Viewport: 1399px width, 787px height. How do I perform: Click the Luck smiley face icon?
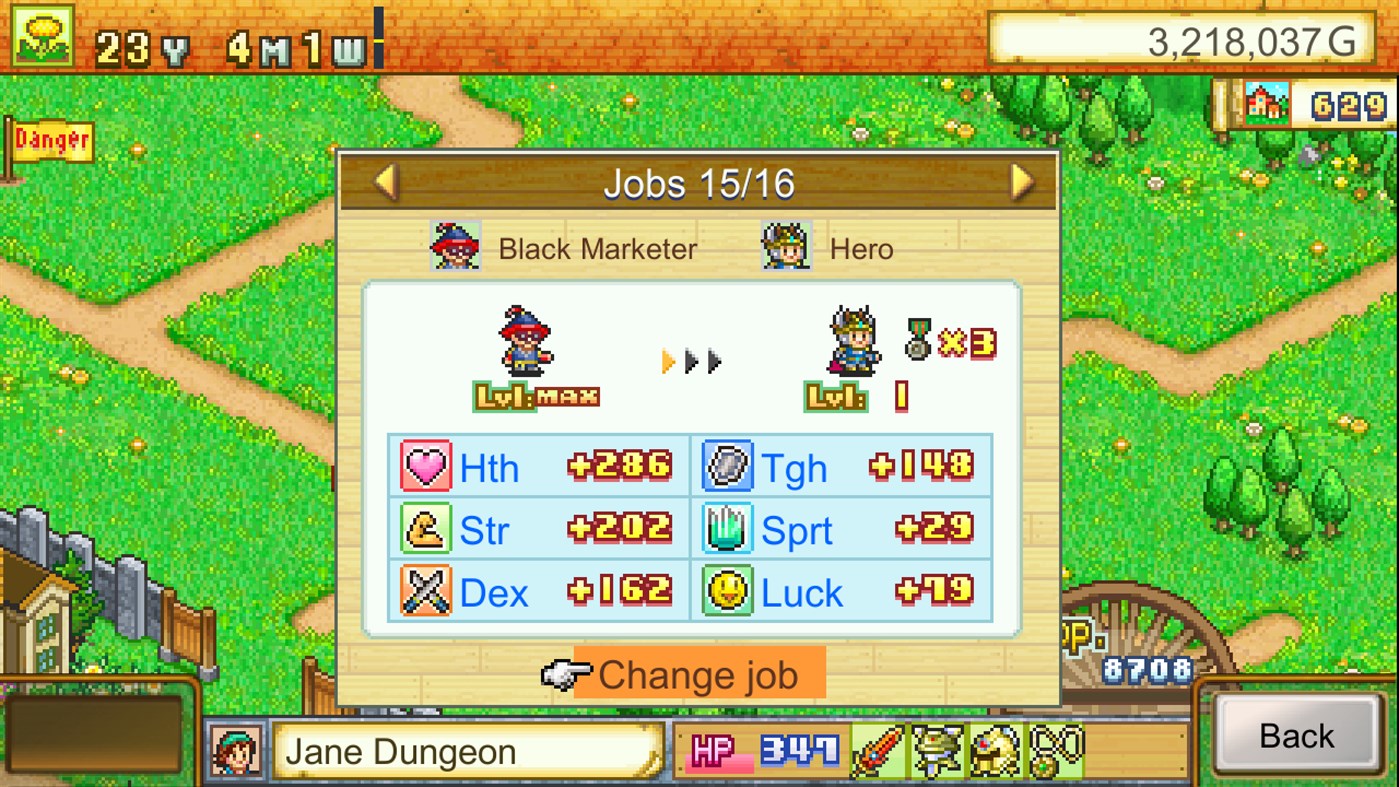[x=726, y=592]
